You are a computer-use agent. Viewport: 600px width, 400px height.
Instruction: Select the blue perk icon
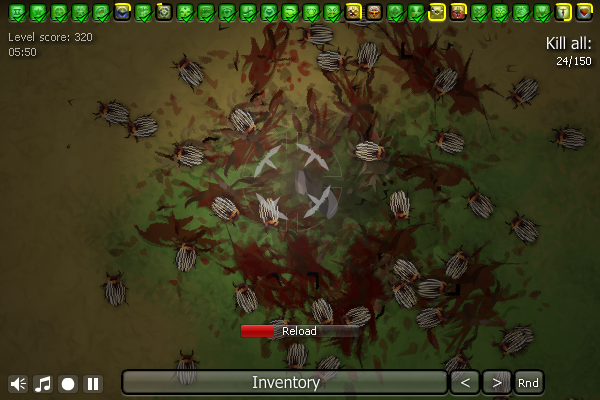(x=122, y=12)
